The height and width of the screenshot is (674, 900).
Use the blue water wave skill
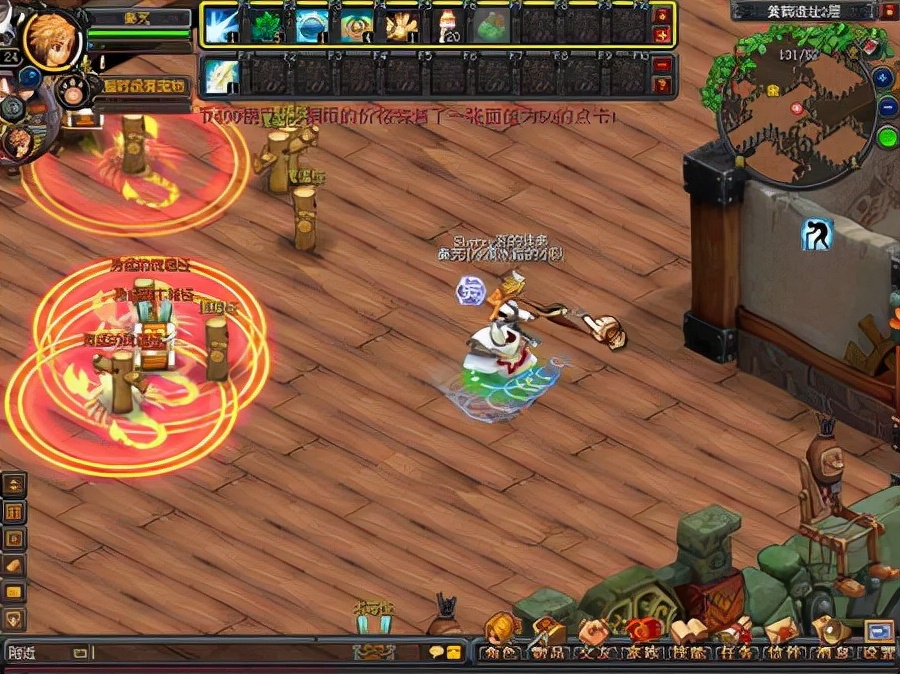click(312, 26)
